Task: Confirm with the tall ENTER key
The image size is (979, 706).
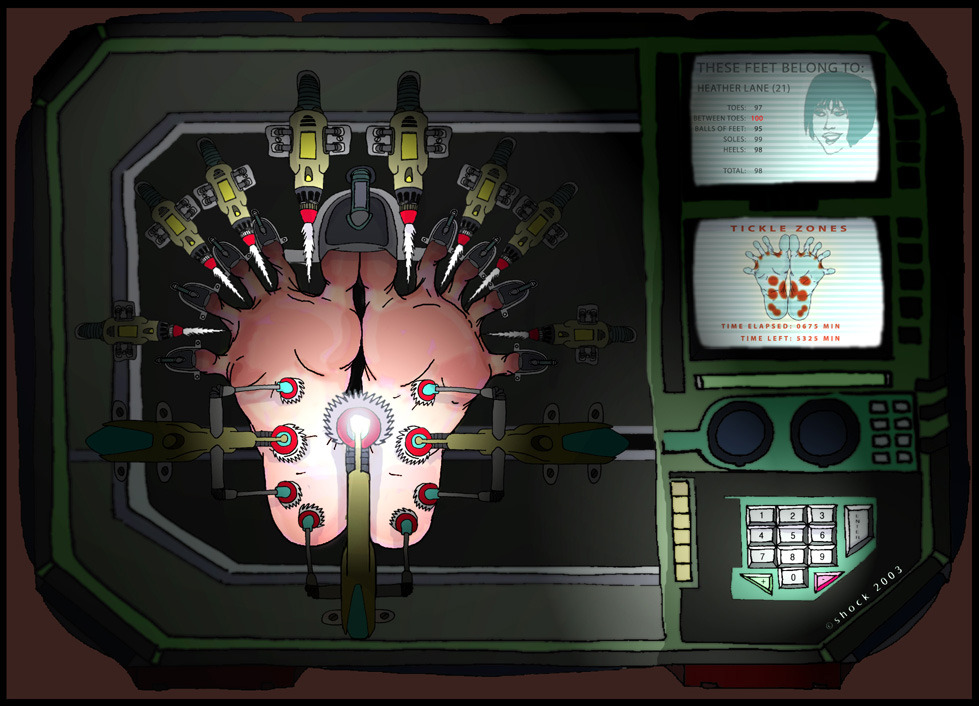Action: coord(858,528)
